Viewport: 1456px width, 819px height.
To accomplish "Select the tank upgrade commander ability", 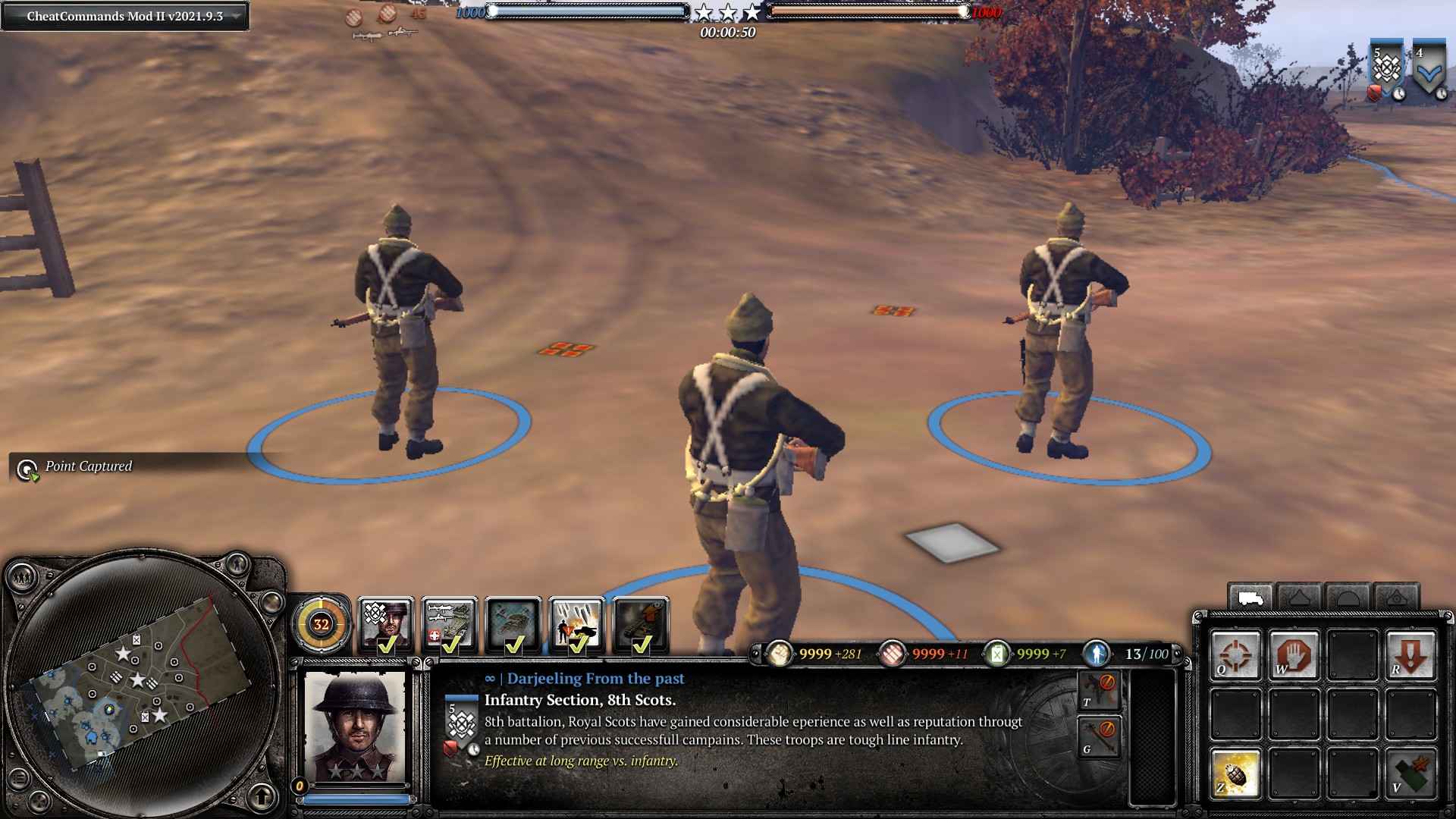I will 641,624.
